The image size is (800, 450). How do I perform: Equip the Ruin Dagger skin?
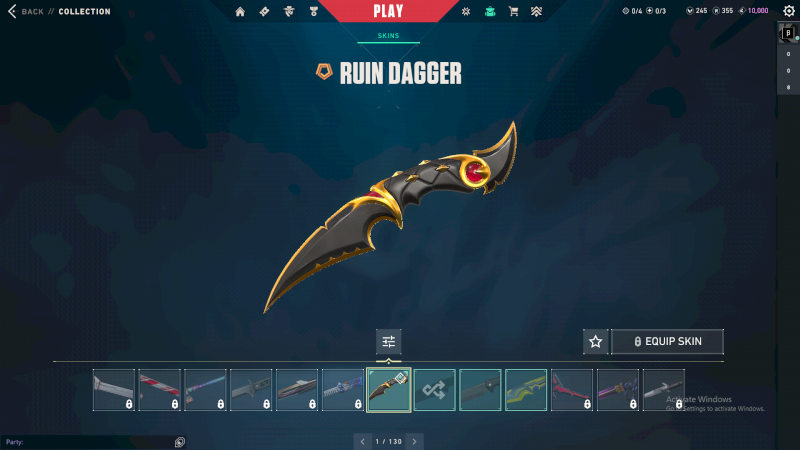coord(667,342)
